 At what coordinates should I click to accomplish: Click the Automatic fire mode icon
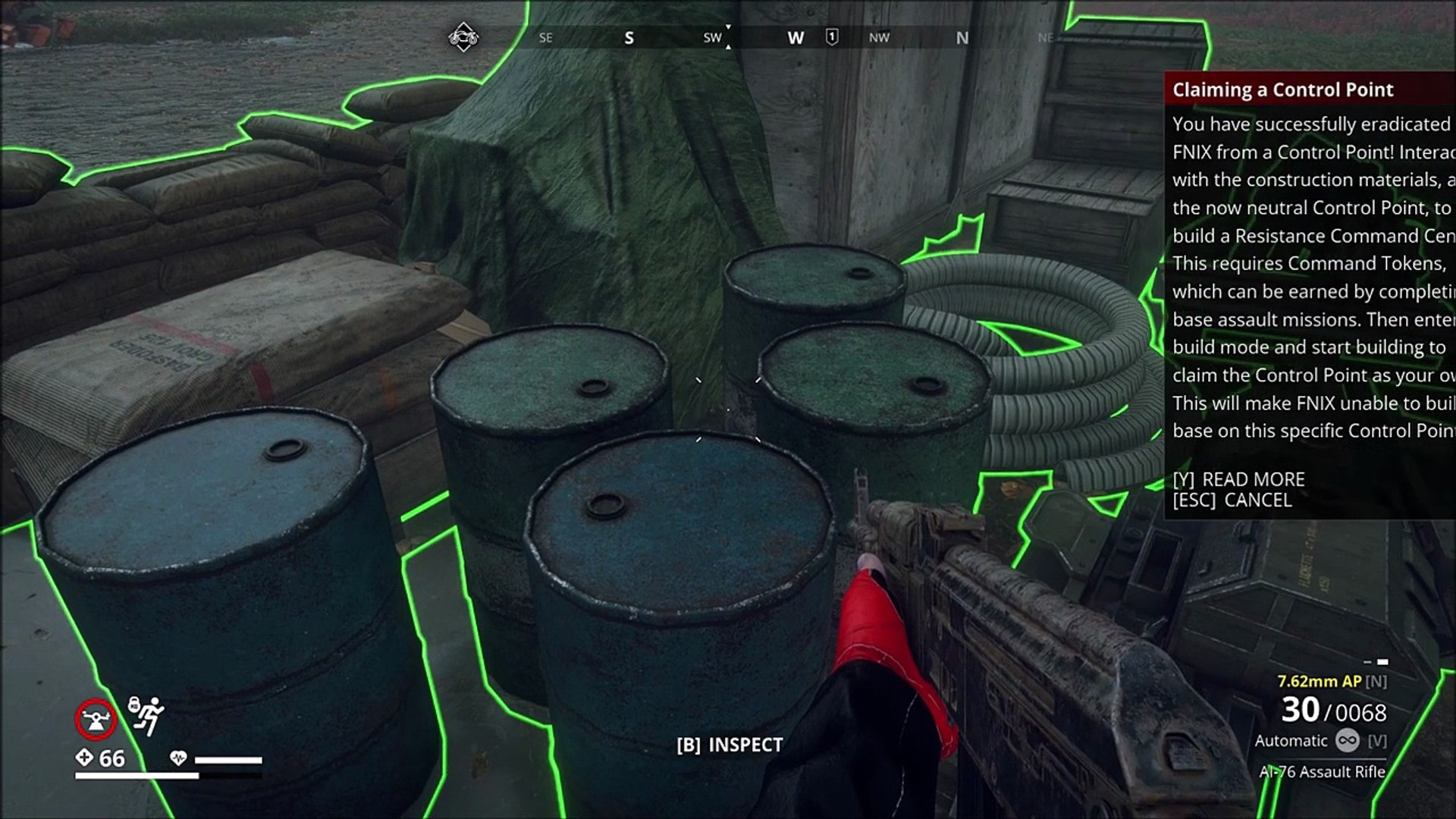[1348, 740]
